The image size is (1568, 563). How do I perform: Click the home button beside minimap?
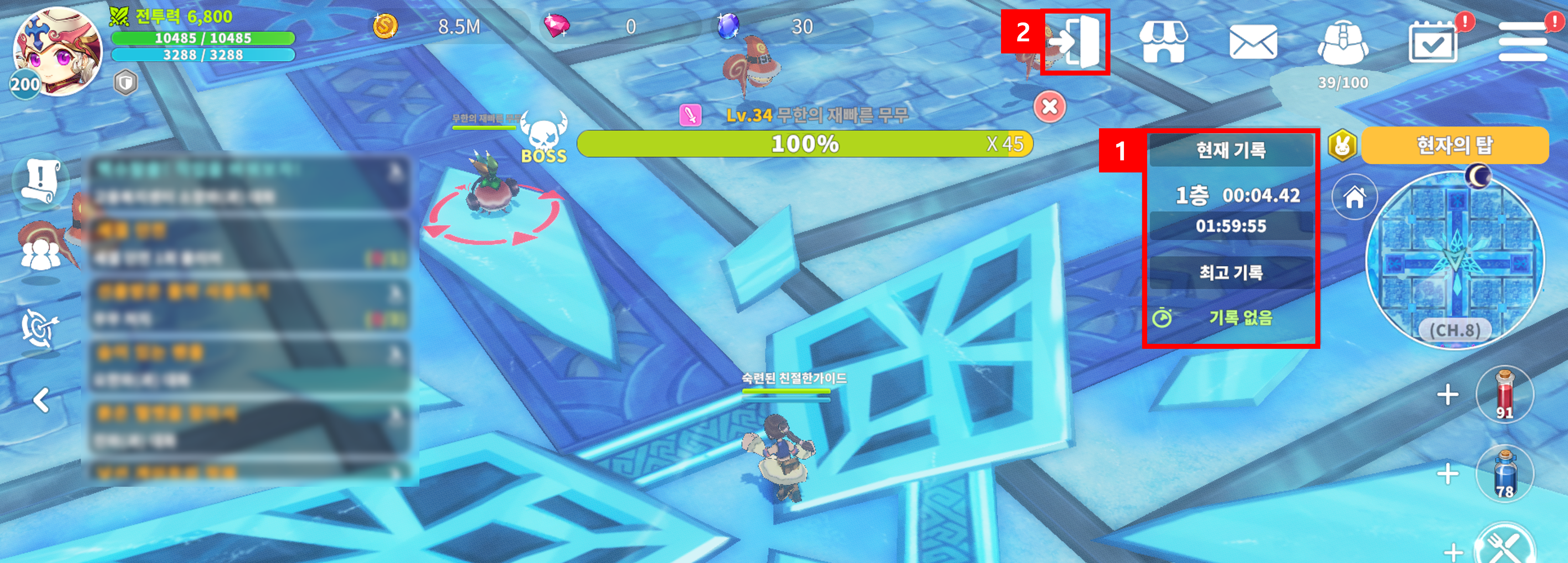click(x=1354, y=197)
